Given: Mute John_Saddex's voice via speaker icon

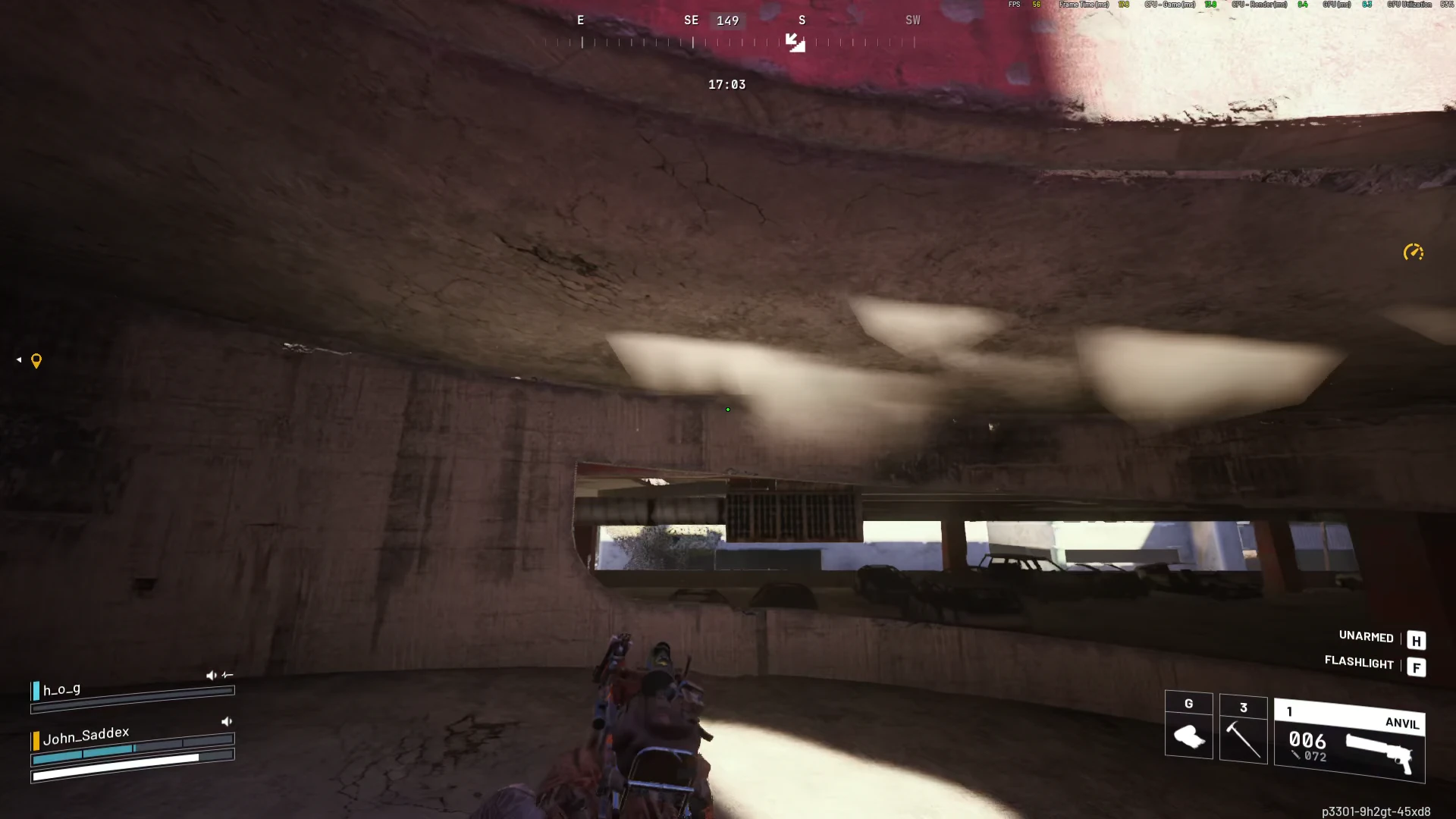Looking at the screenshot, I should point(227,721).
